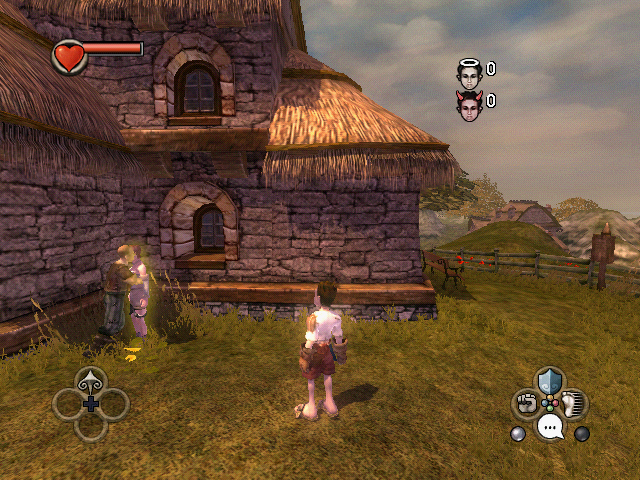Click the halo good-deeds face icon
Screen dimensions: 640x480
[x=469, y=70]
